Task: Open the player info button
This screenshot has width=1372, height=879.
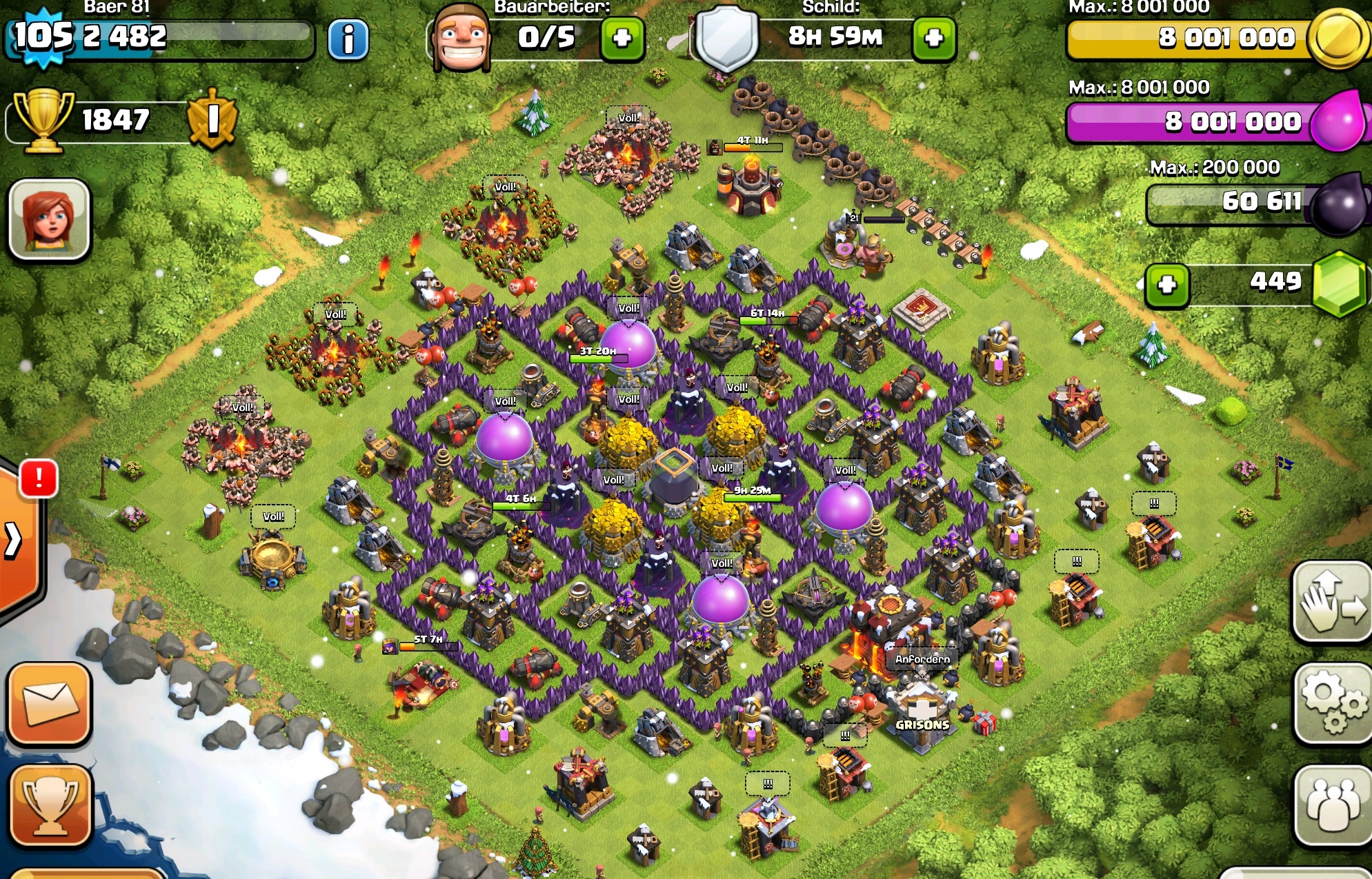Action: [348, 39]
